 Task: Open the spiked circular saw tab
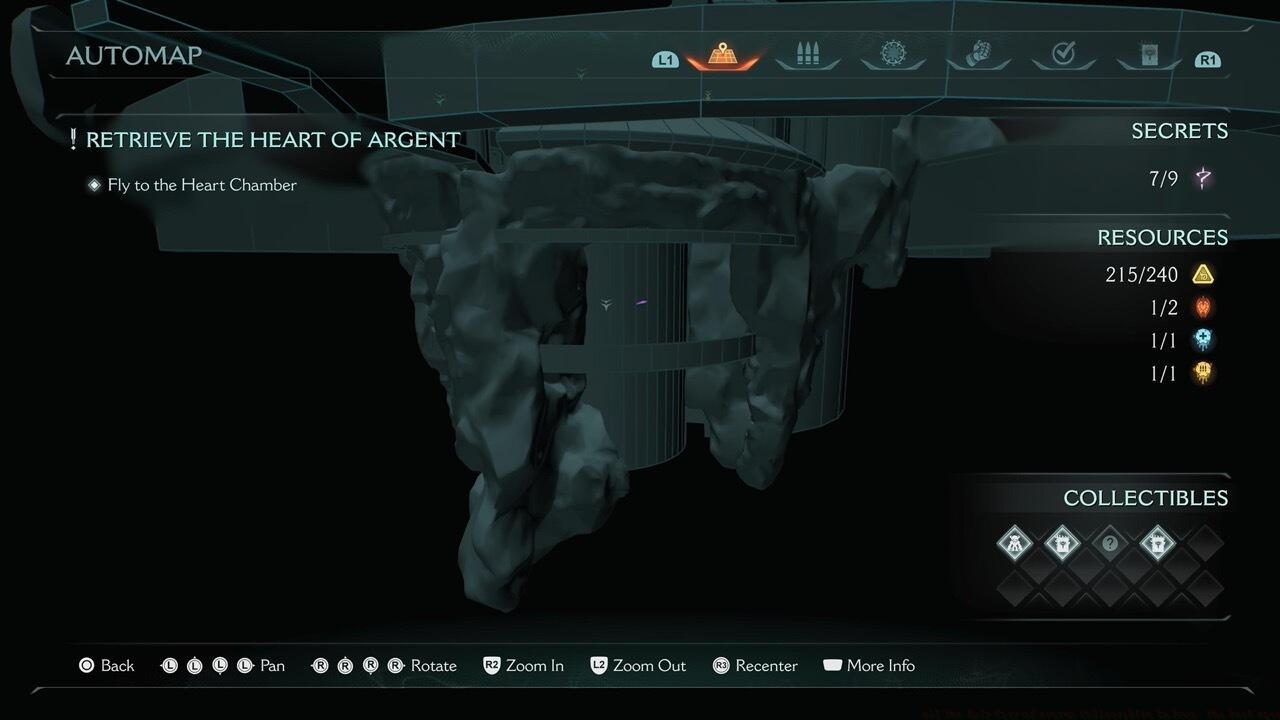[x=893, y=54]
